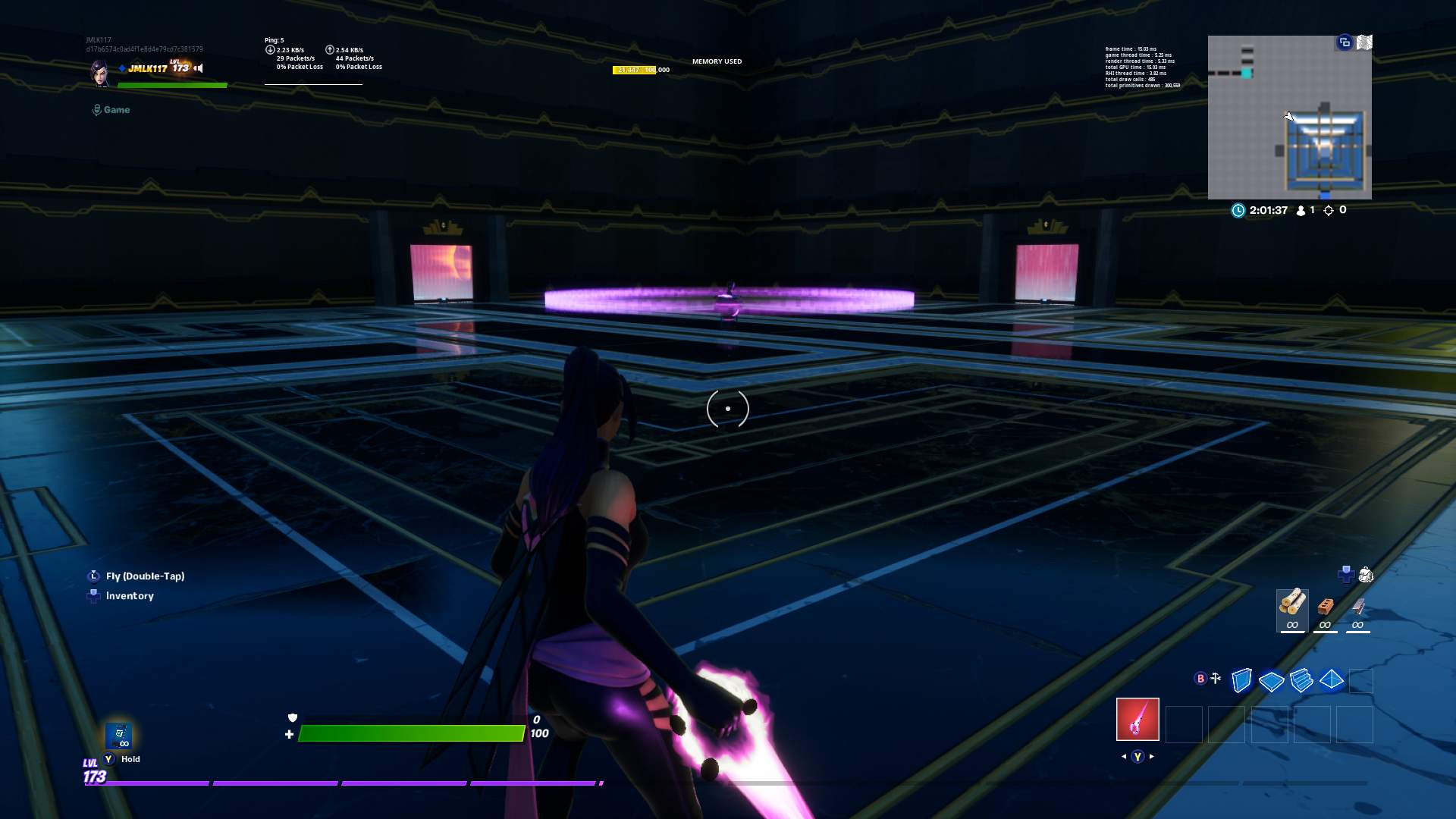Toggle the minimap window overlay button

coord(1345,43)
